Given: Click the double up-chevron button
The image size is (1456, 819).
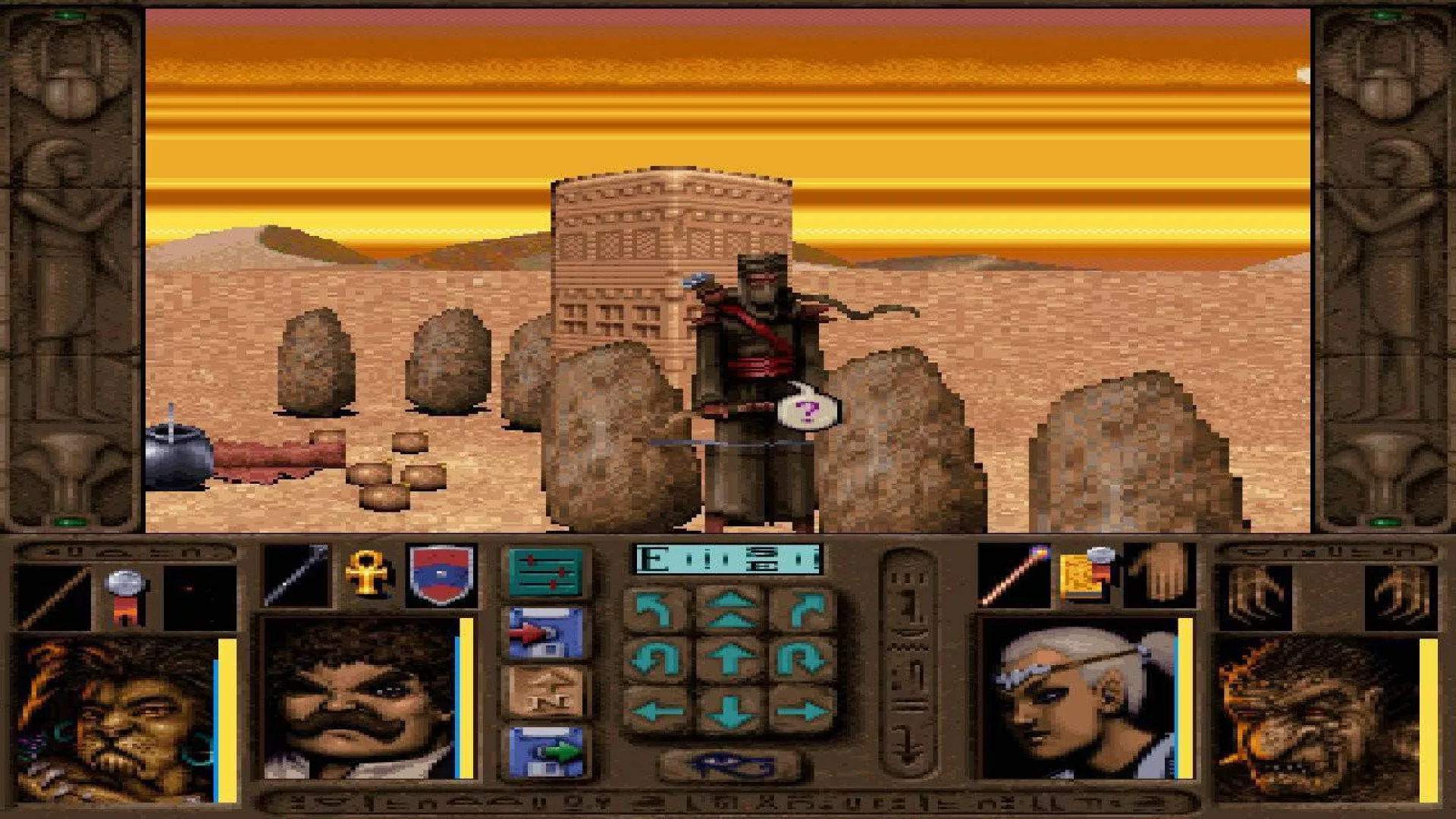Looking at the screenshot, I should click(730, 609).
